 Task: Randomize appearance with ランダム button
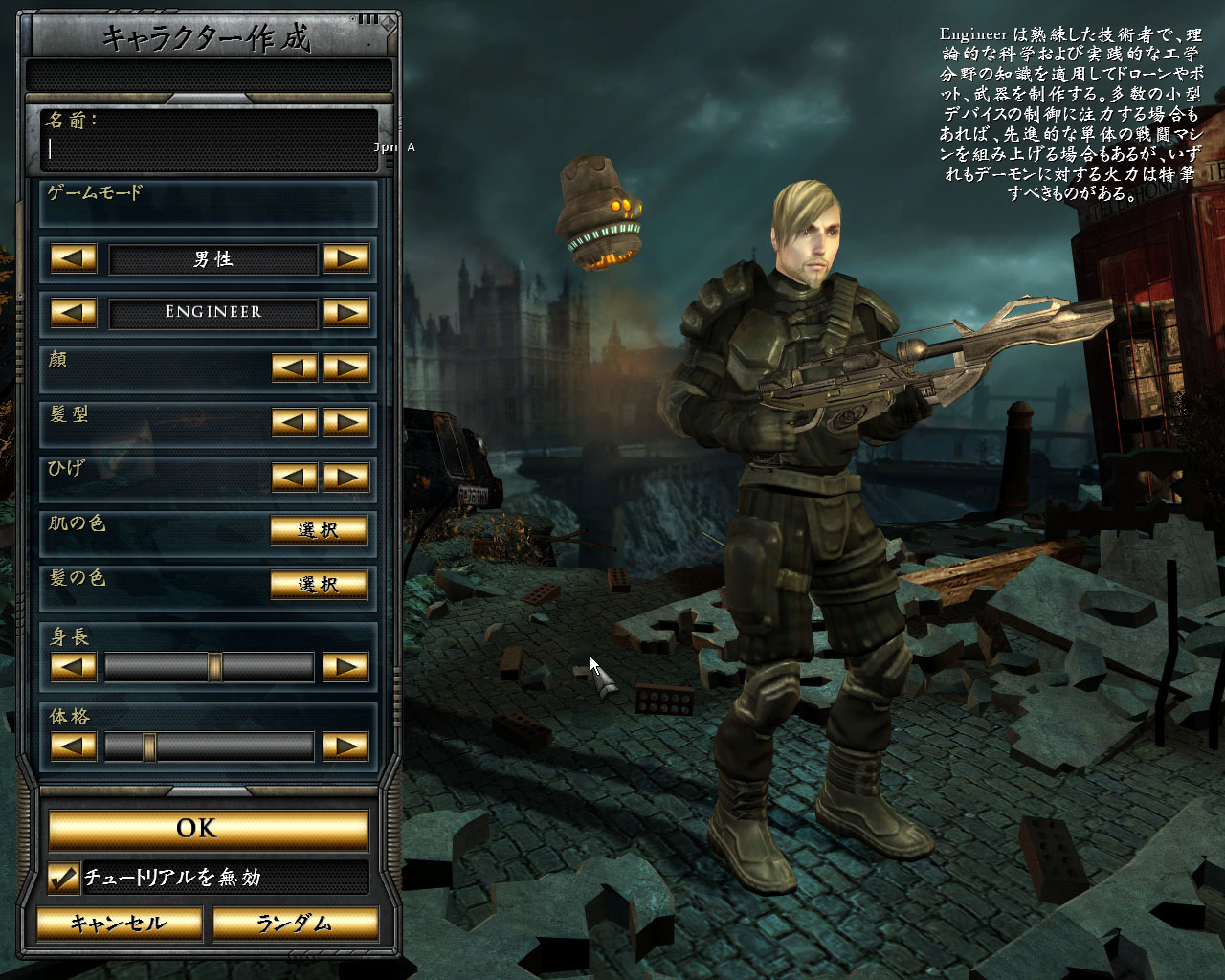(x=294, y=924)
